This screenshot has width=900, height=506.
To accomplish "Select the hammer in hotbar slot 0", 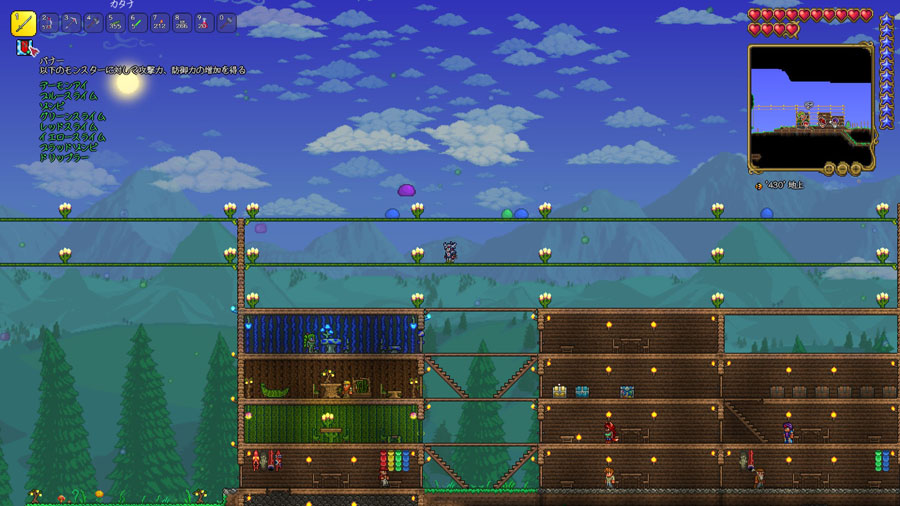I will pos(226,22).
